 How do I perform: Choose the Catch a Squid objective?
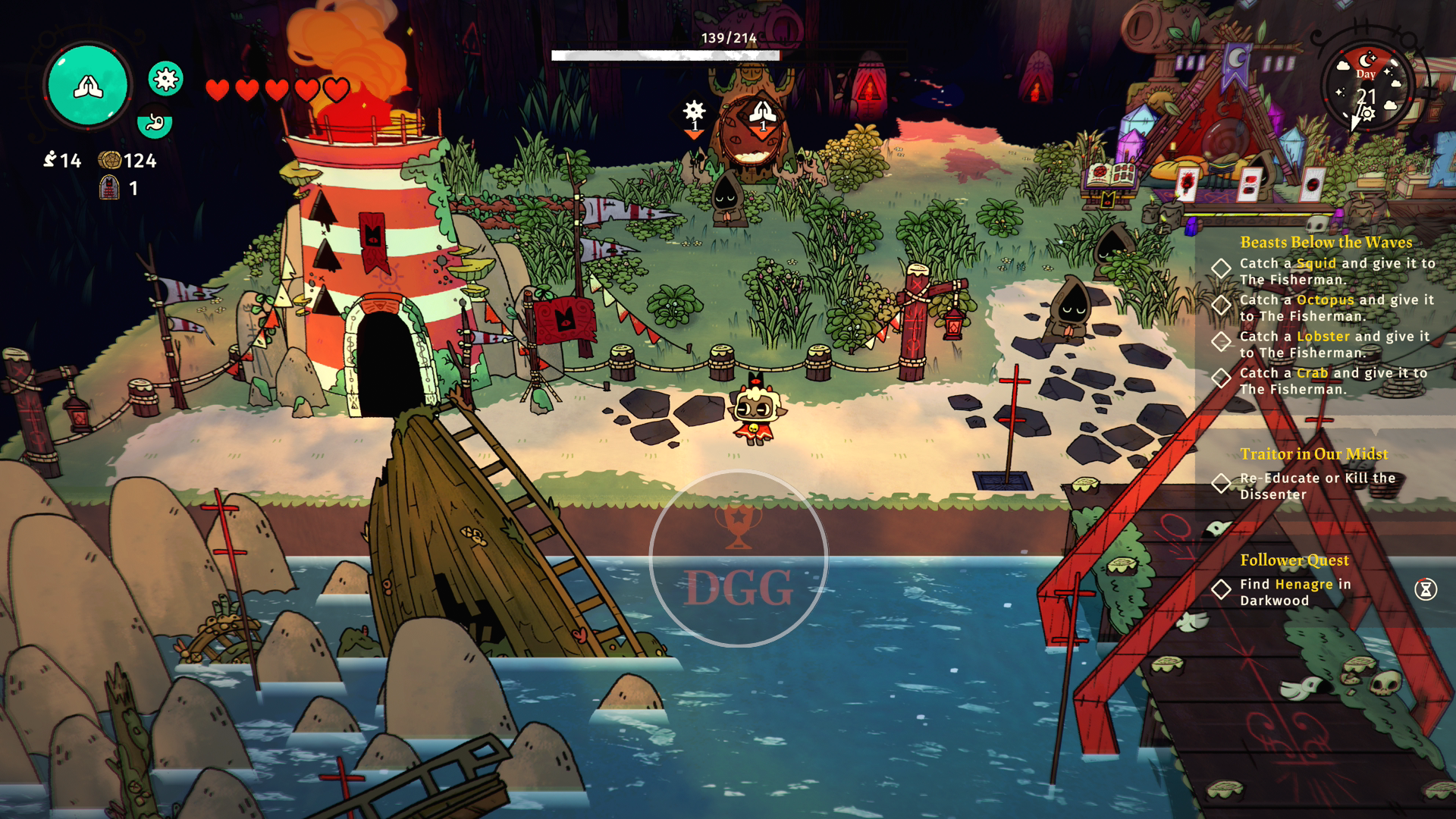(1337, 271)
